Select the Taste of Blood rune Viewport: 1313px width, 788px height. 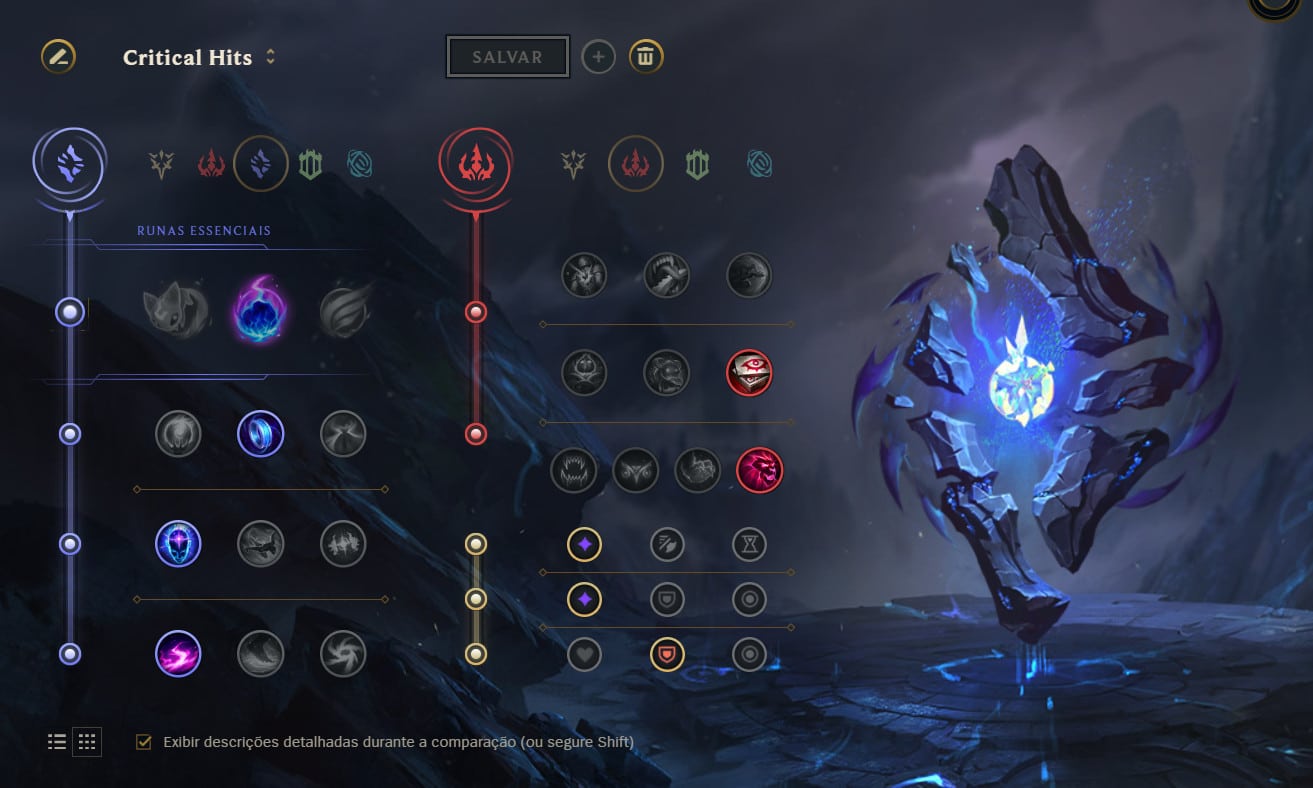667,275
